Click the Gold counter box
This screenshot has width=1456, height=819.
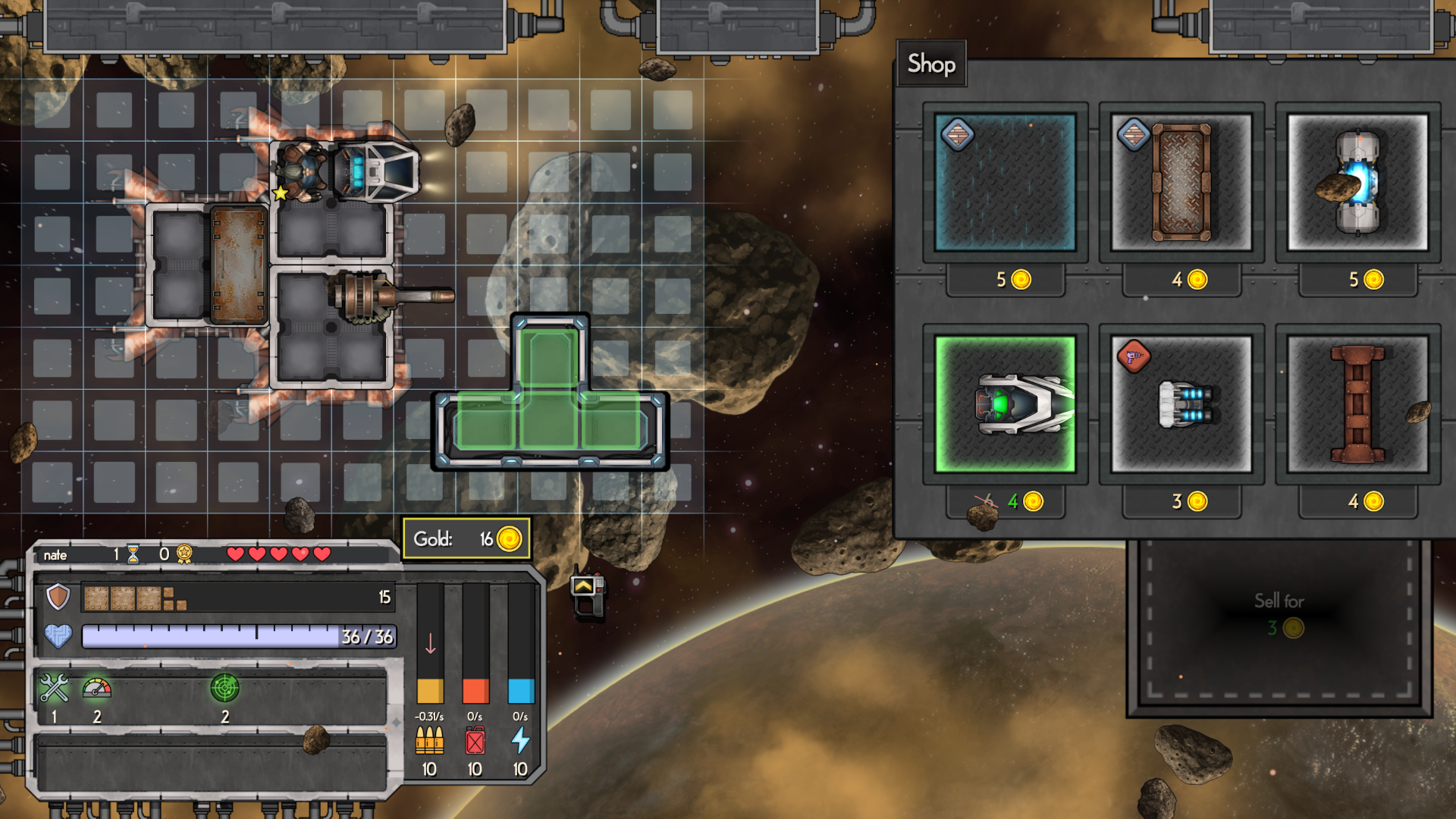(x=466, y=538)
